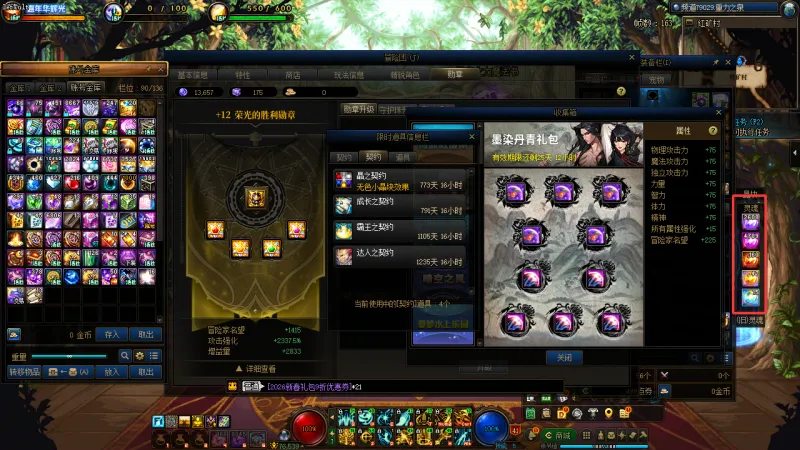The height and width of the screenshot is (450, 800).
Task: Click the map pin icon in bottom menu
Action: tap(606, 413)
